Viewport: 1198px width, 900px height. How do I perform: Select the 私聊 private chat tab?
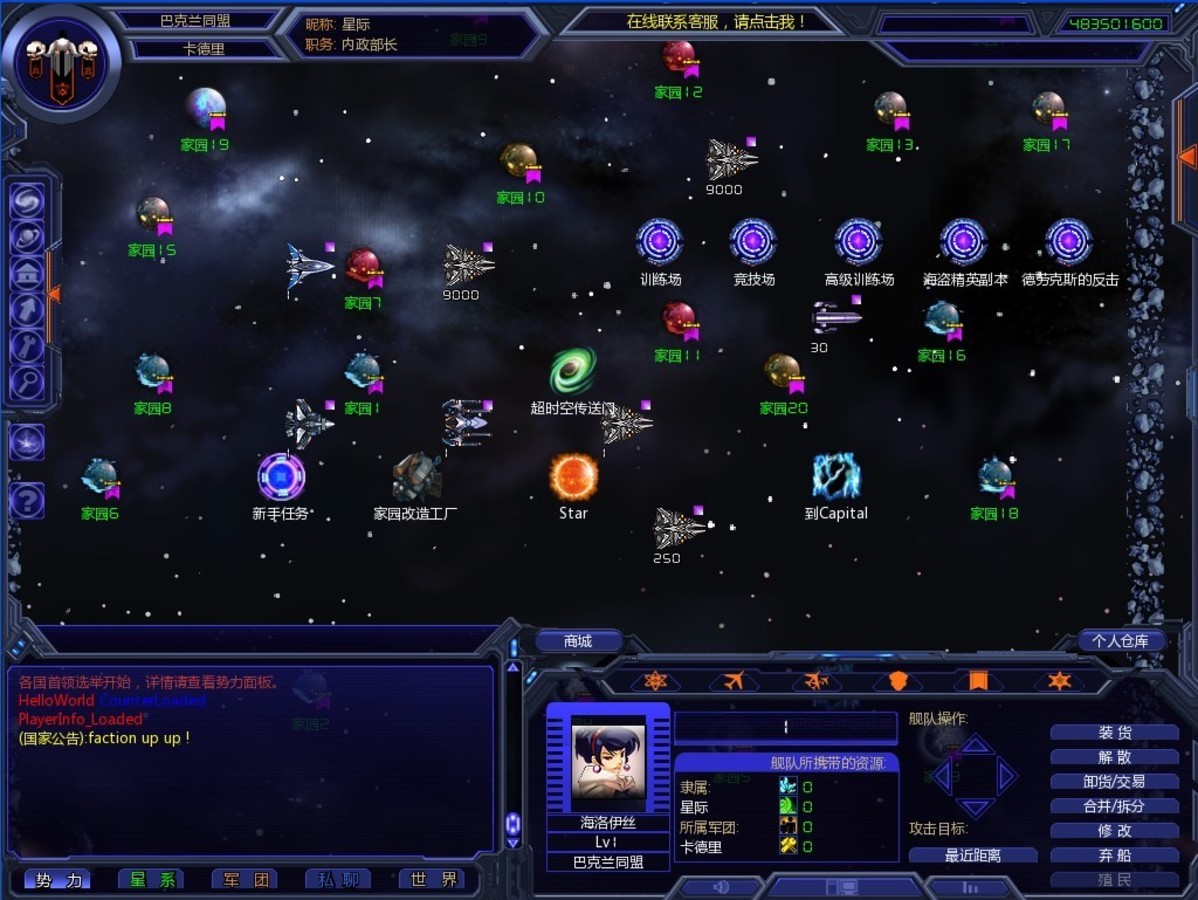coord(338,879)
